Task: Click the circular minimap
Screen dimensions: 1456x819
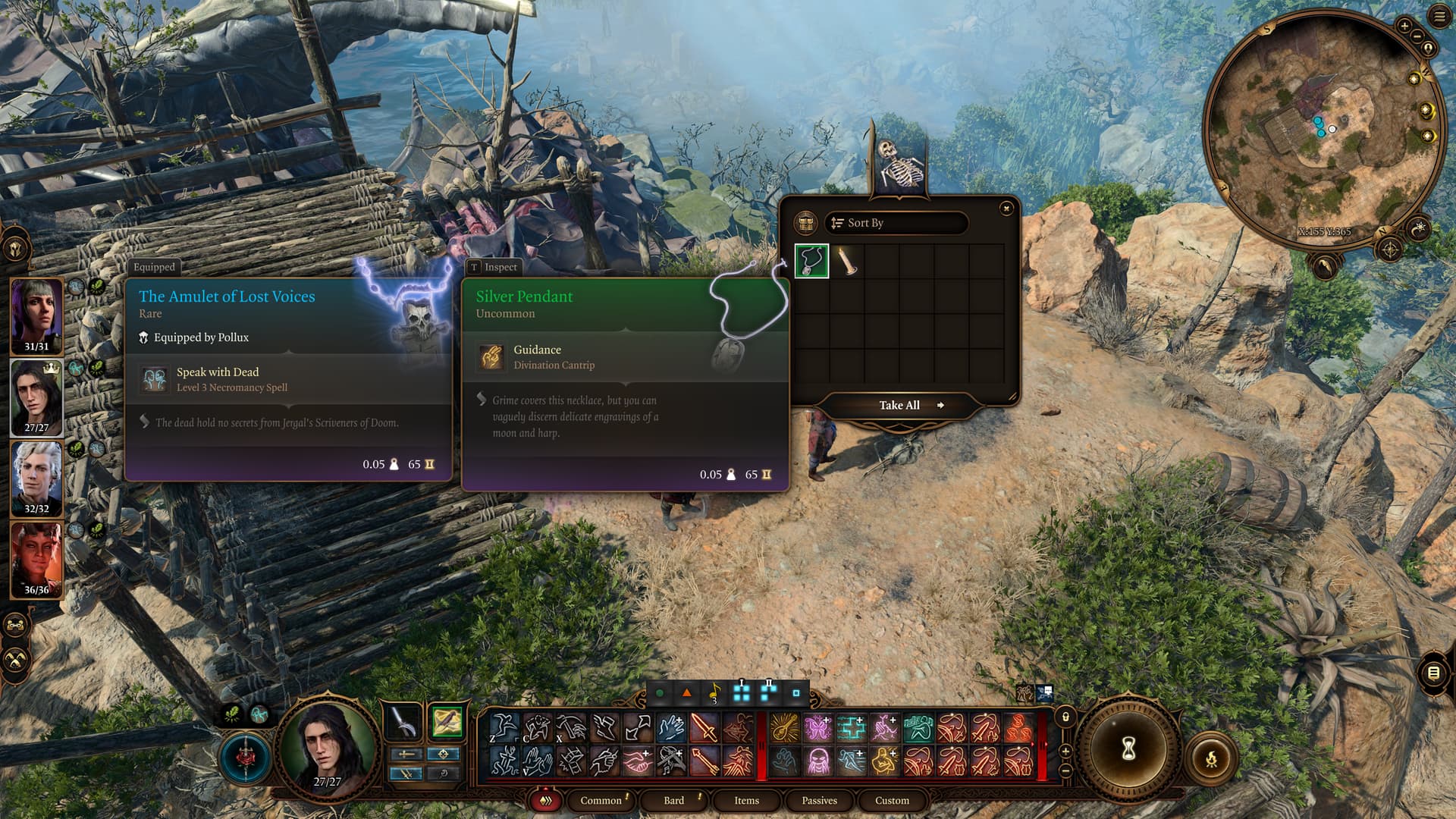Action: click(1323, 129)
